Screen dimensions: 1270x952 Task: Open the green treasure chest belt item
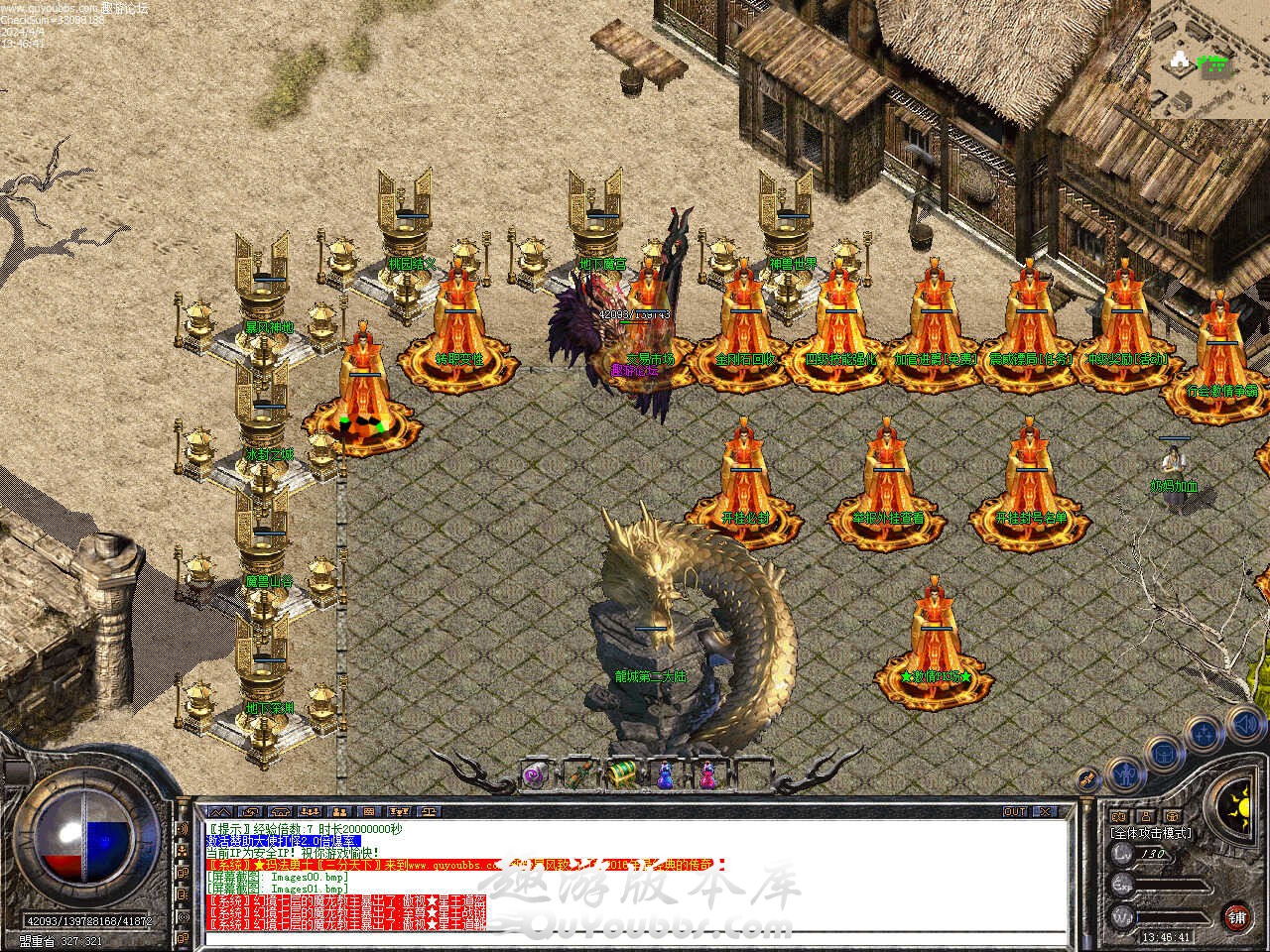pyautogui.click(x=622, y=774)
